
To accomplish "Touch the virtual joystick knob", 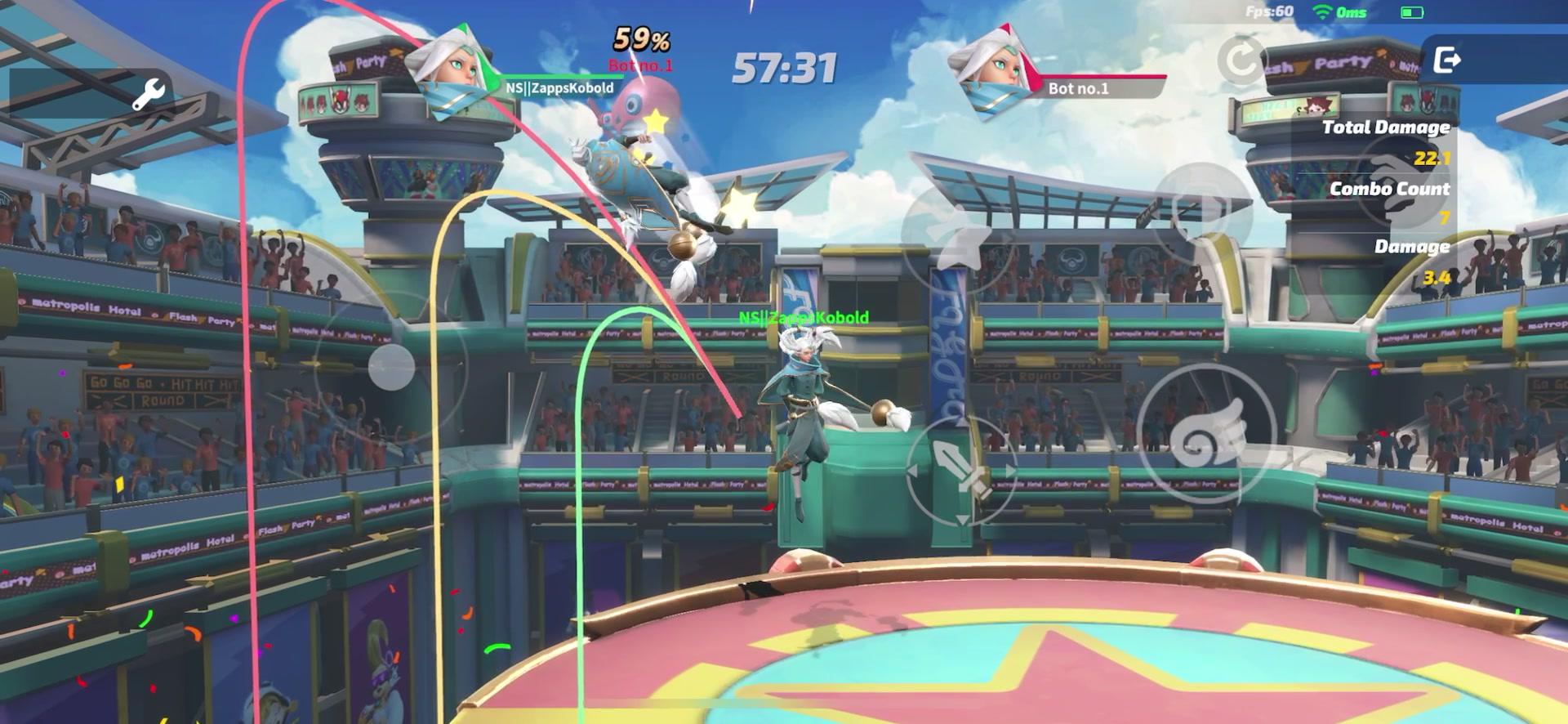I will click(391, 367).
